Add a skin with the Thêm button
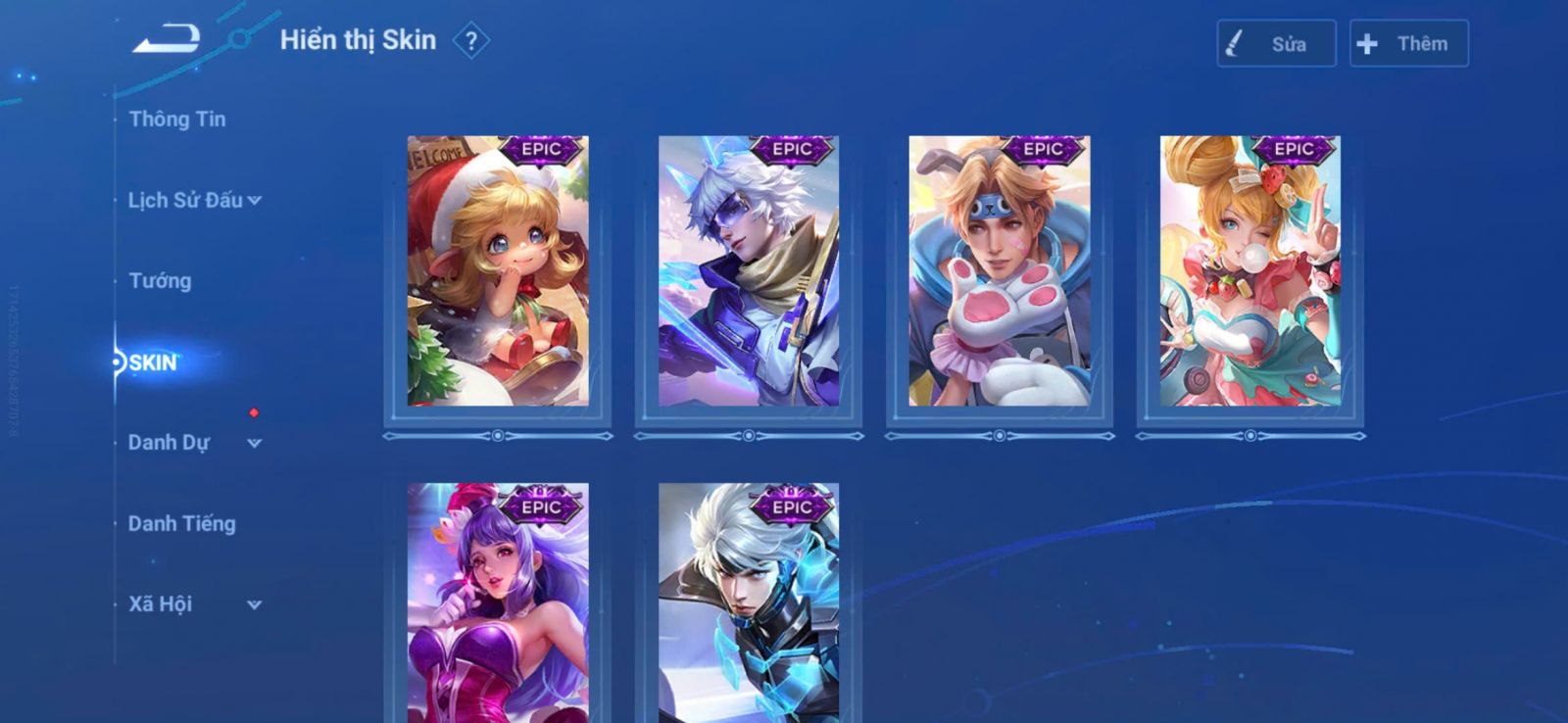 tap(1408, 44)
